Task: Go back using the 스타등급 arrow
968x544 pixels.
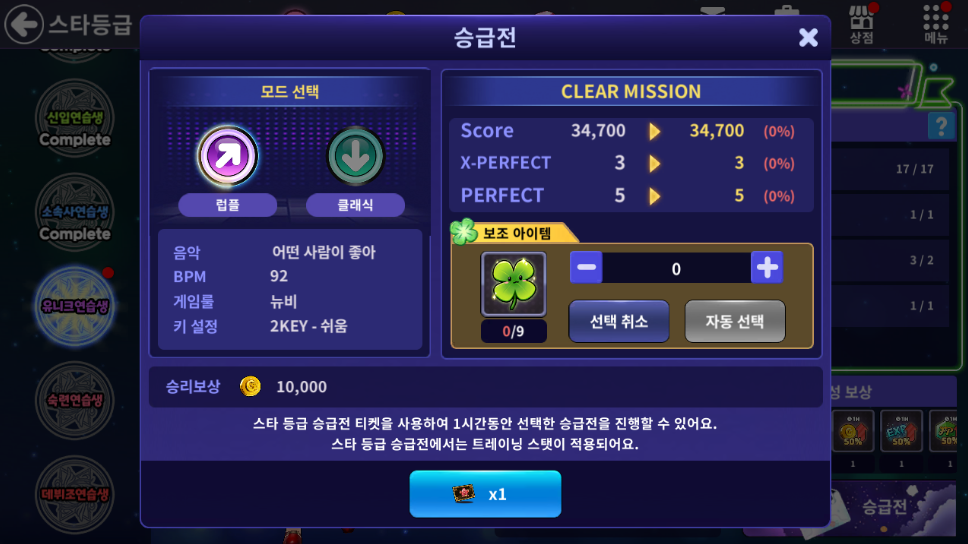Action: 24,24
